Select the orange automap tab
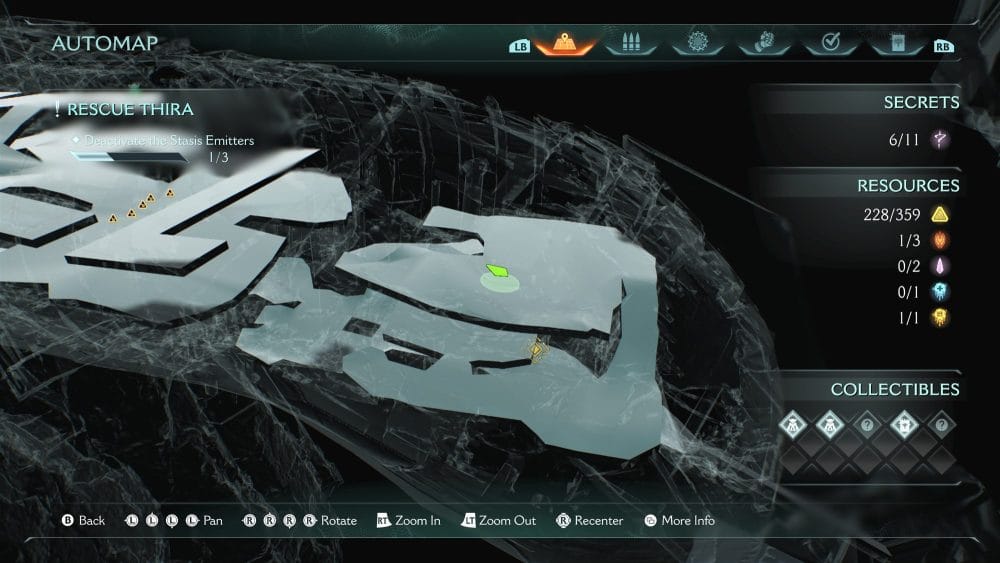 pos(566,44)
